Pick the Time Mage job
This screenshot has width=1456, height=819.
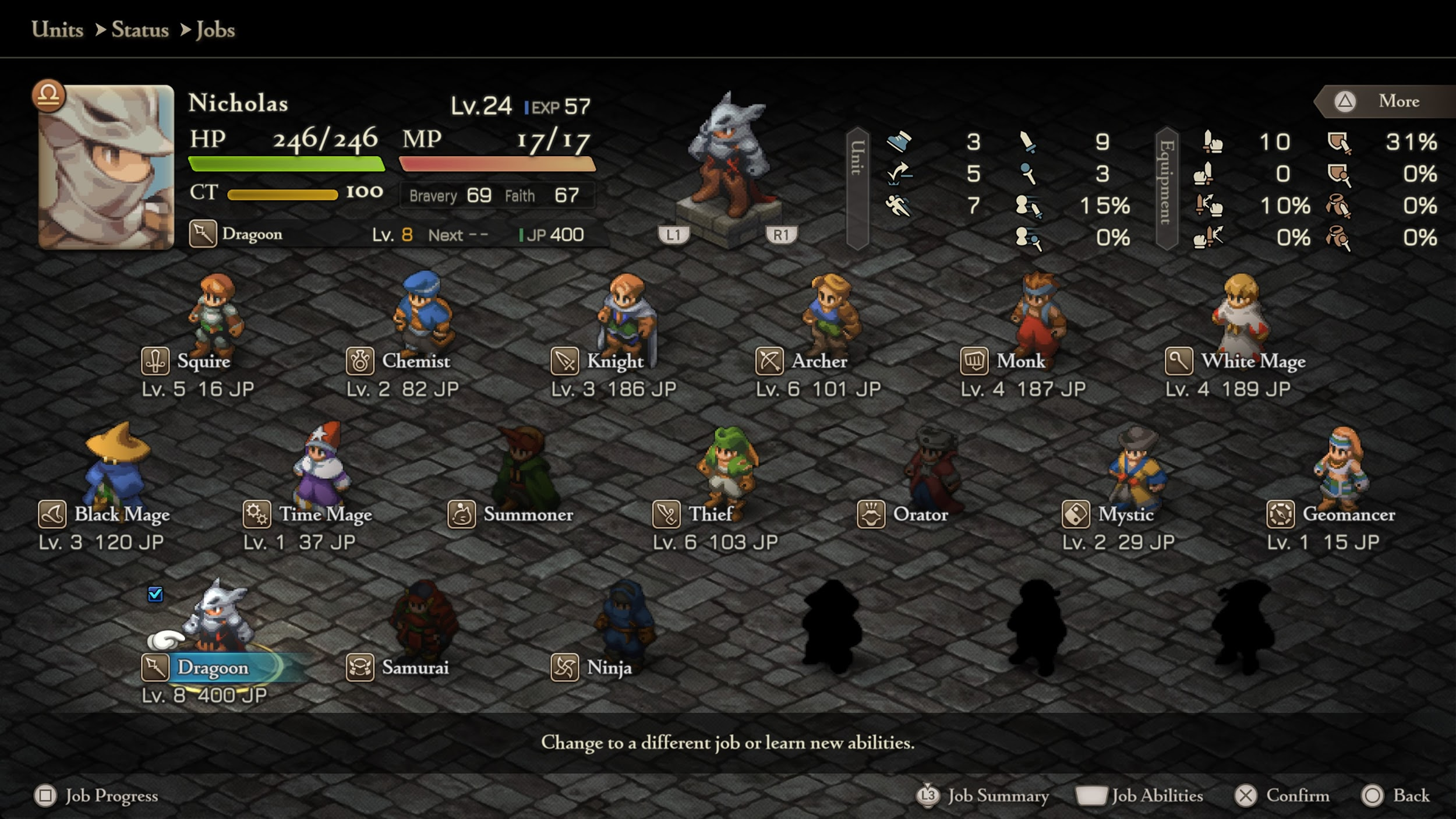coord(325,514)
